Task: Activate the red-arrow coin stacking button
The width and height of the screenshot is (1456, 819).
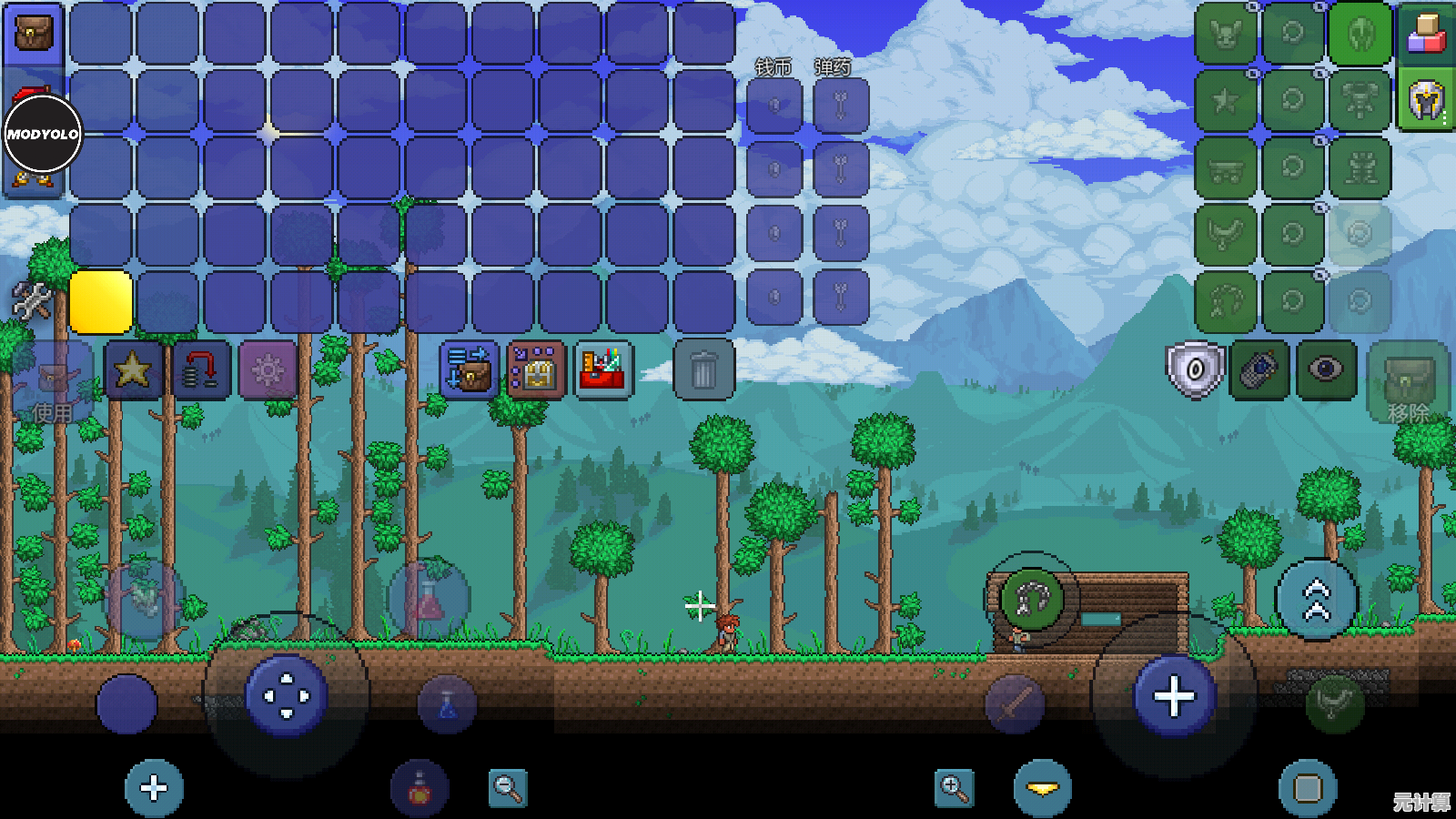Action: click(x=200, y=370)
